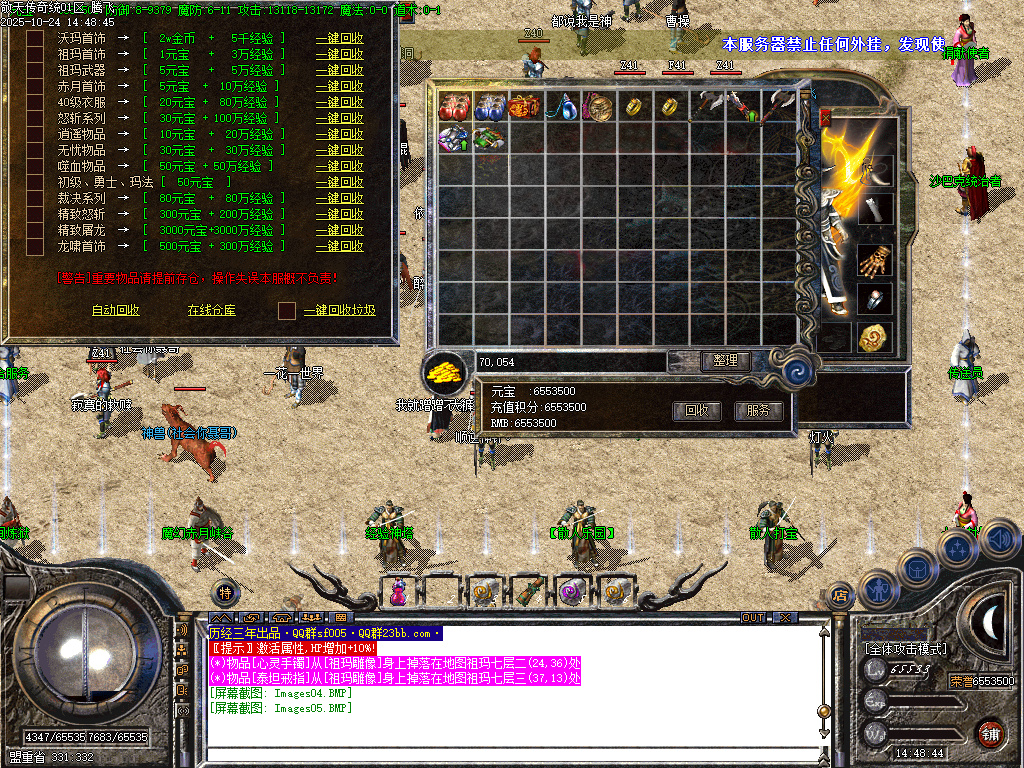Click the red 铺 stall button
This screenshot has height=768, width=1024.
(x=989, y=733)
